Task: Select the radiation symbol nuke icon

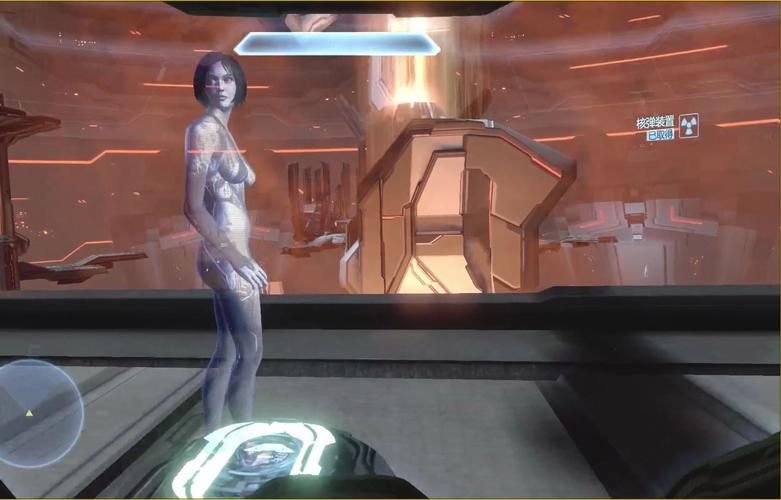Action: 688,126
